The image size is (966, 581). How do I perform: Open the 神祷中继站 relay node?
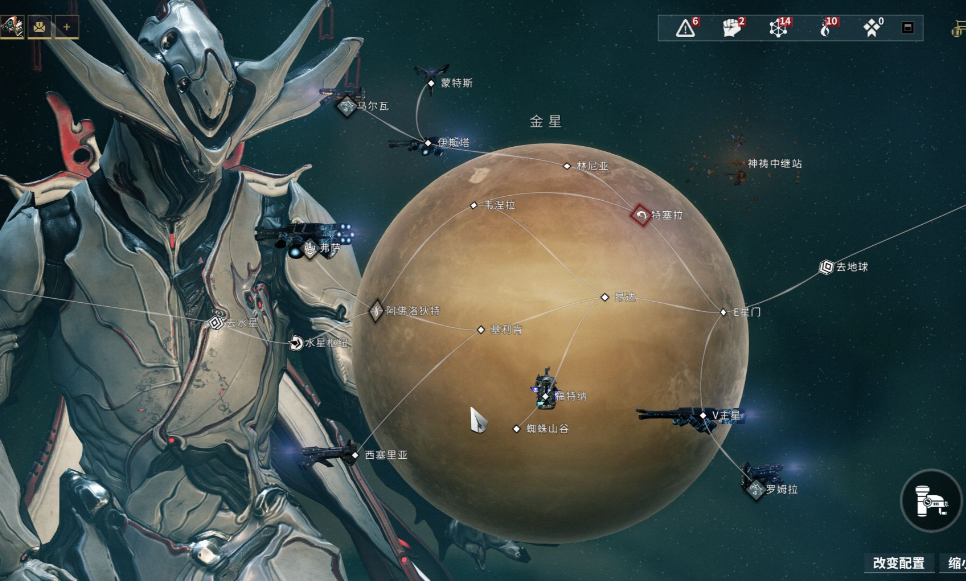tap(740, 177)
